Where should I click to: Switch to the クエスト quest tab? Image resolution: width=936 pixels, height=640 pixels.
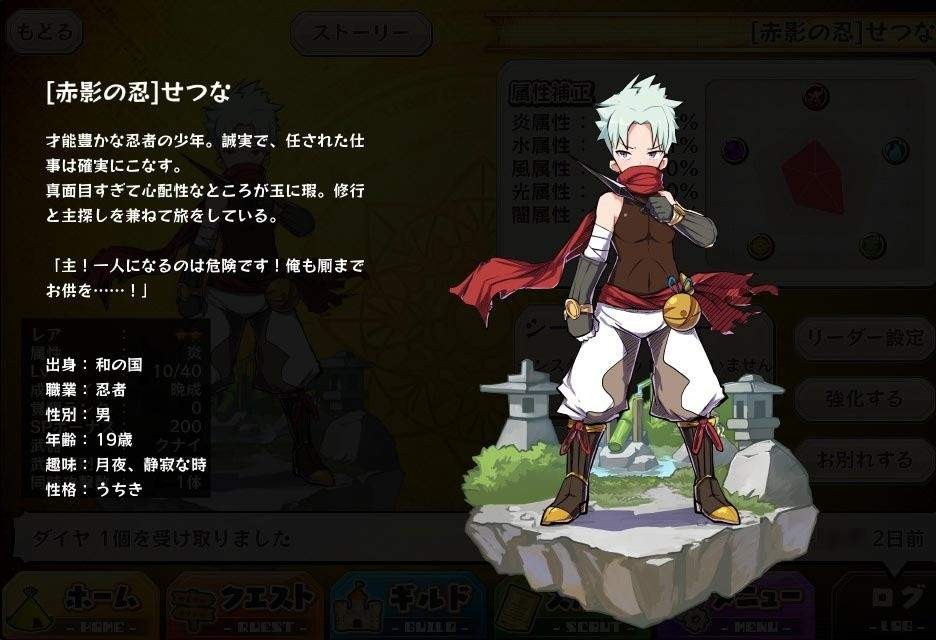point(245,604)
